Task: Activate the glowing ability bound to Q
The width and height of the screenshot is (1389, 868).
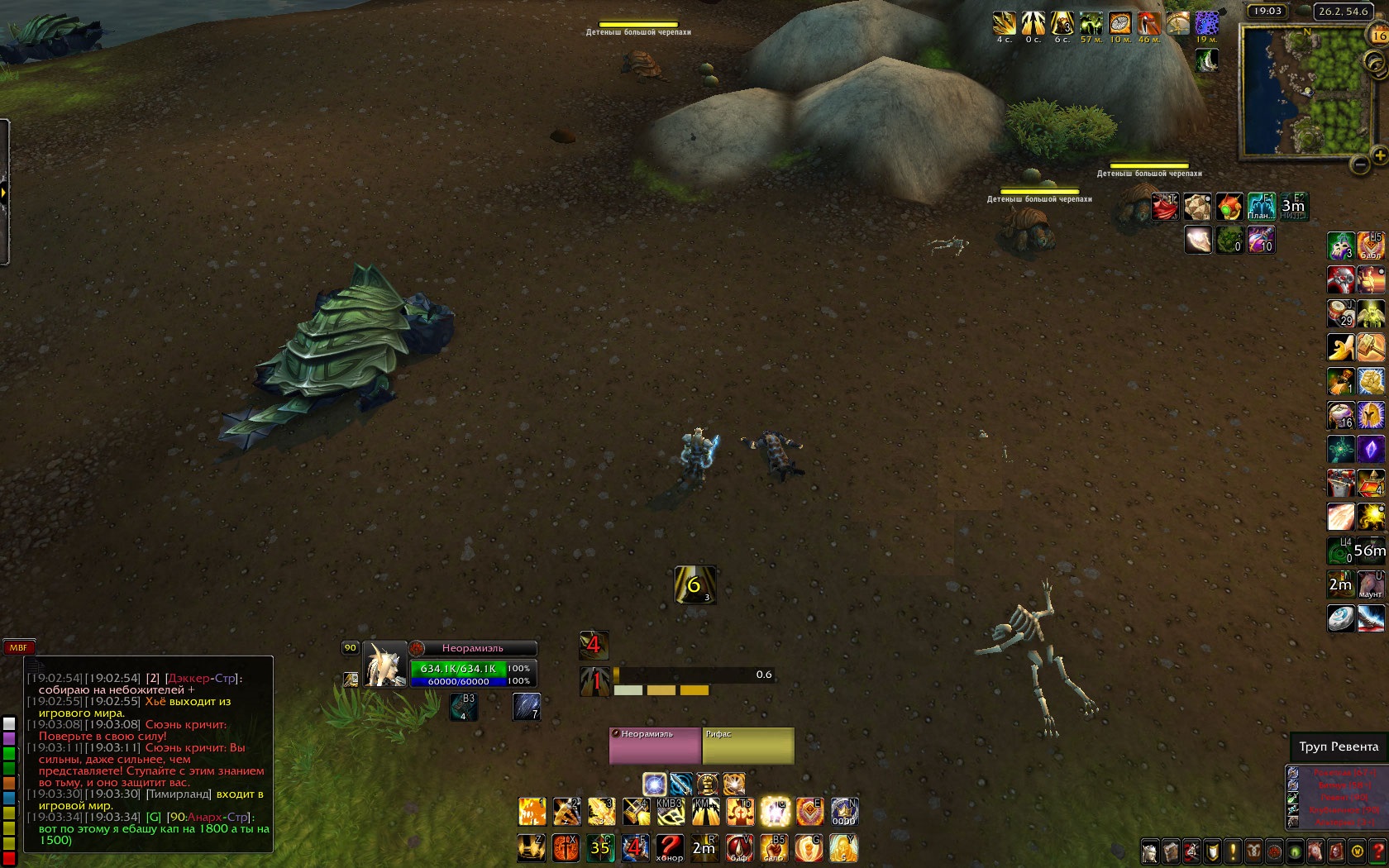Action: pyautogui.click(x=775, y=812)
